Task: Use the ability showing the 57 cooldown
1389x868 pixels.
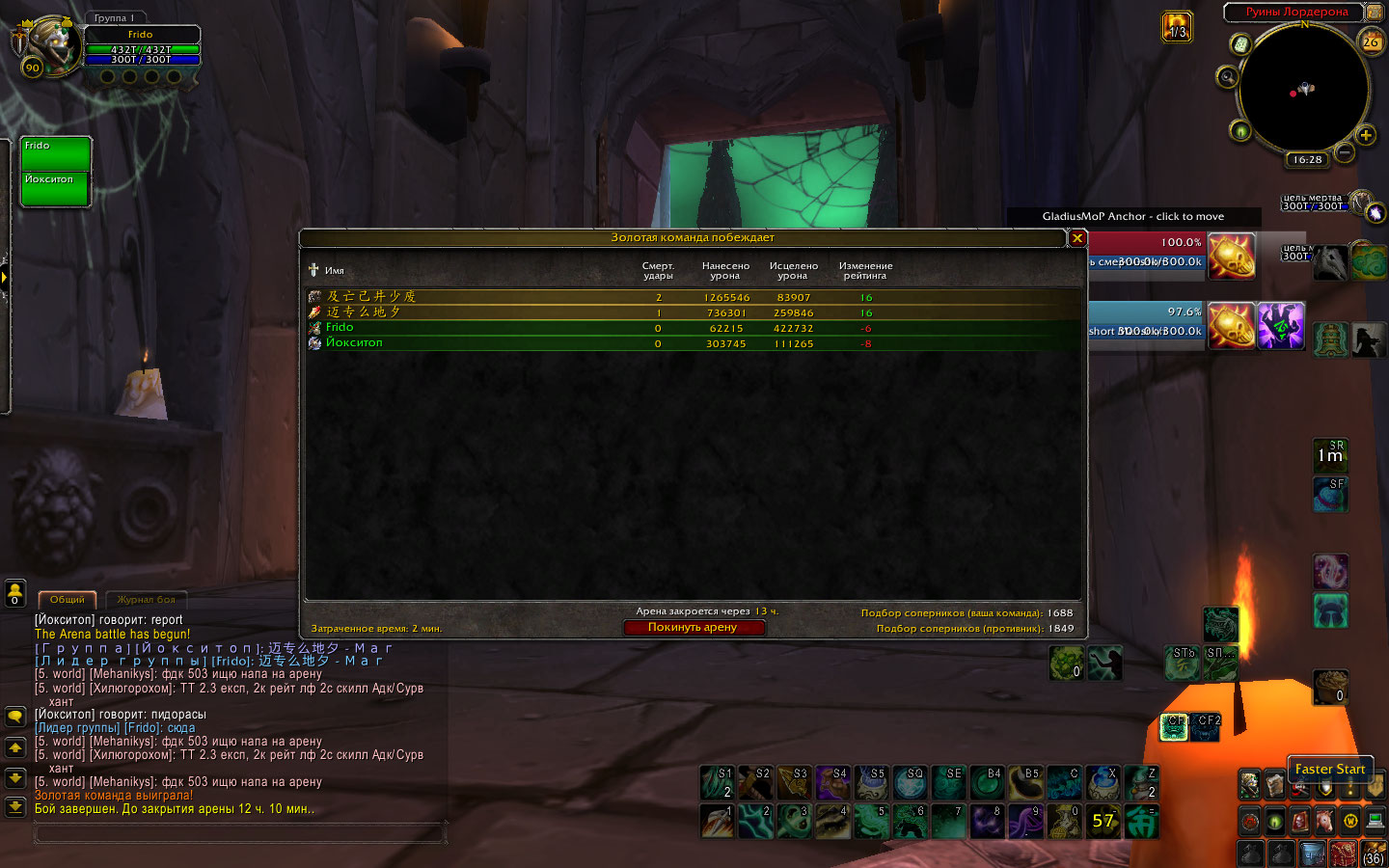Action: click(x=1103, y=822)
